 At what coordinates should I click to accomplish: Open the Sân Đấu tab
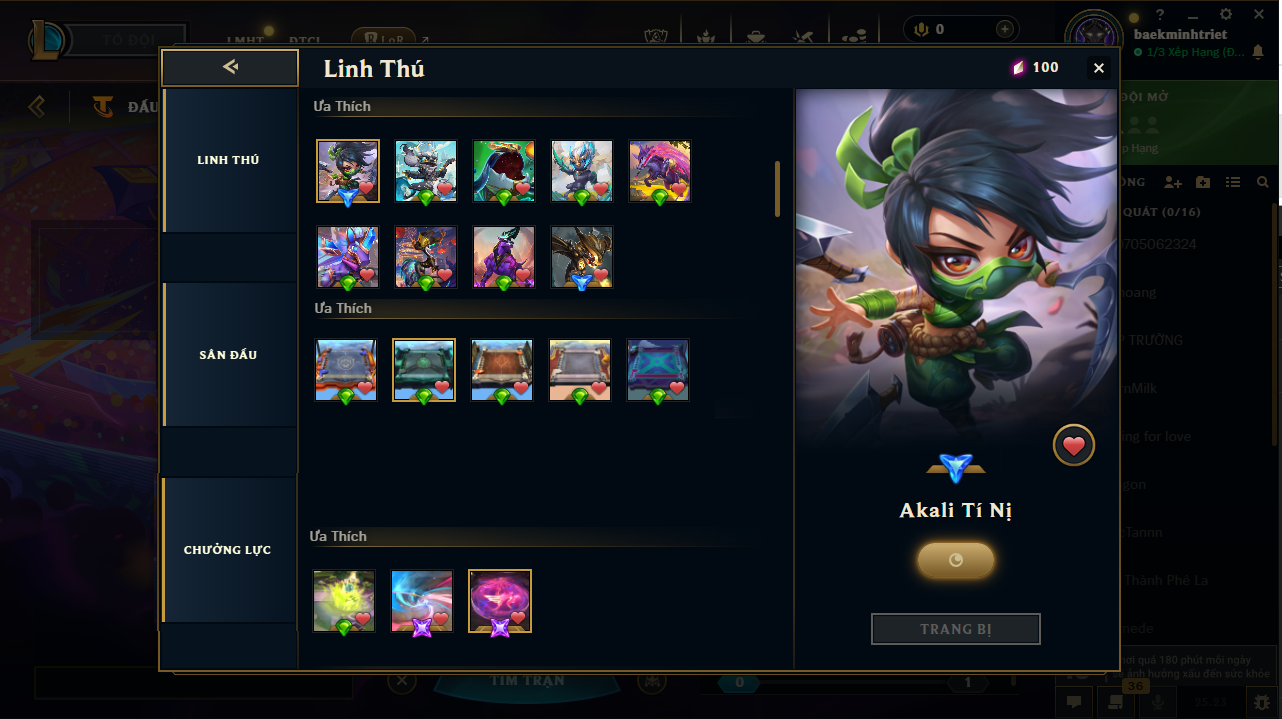228,355
